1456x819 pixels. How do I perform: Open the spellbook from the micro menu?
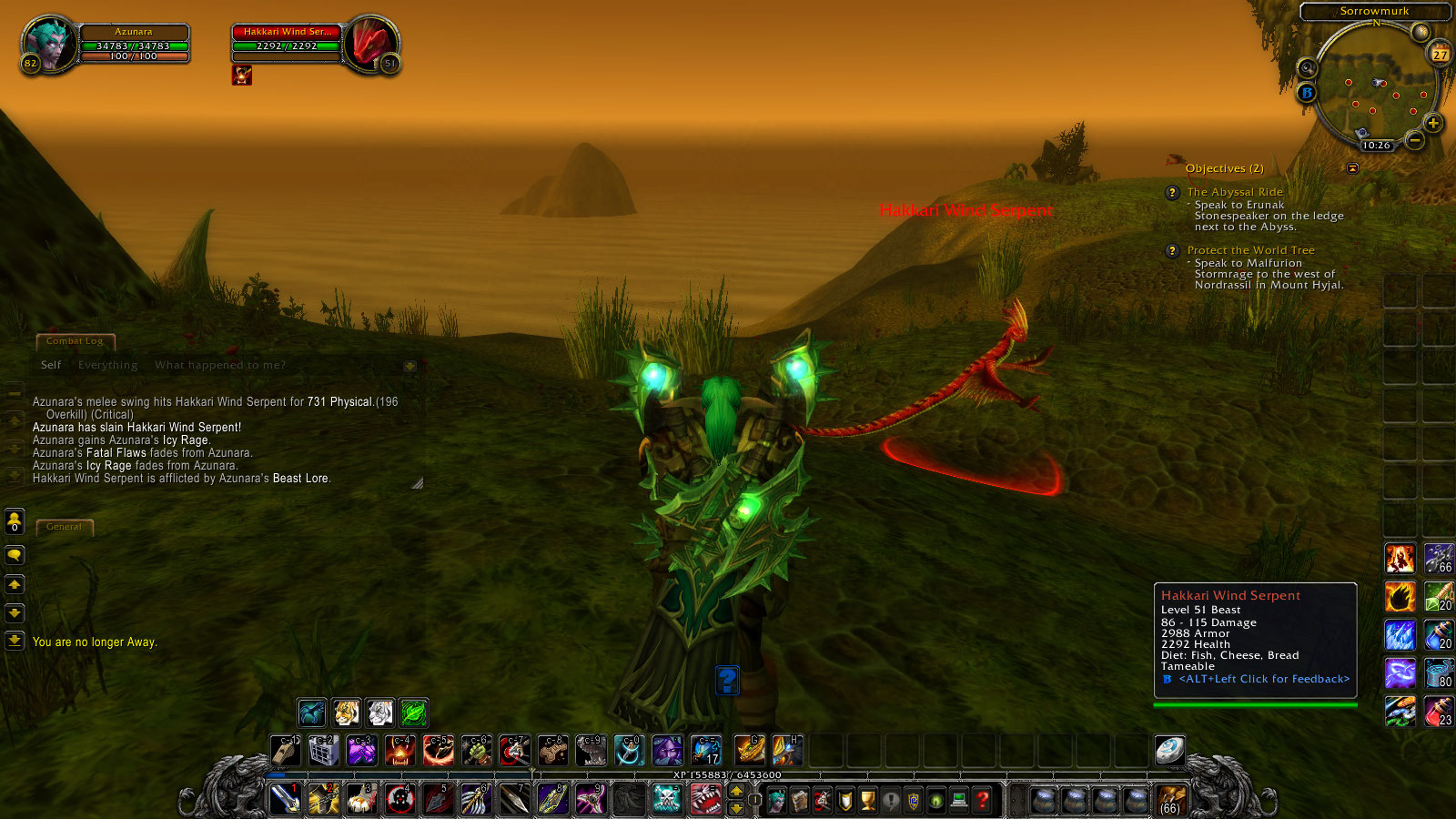point(799,800)
